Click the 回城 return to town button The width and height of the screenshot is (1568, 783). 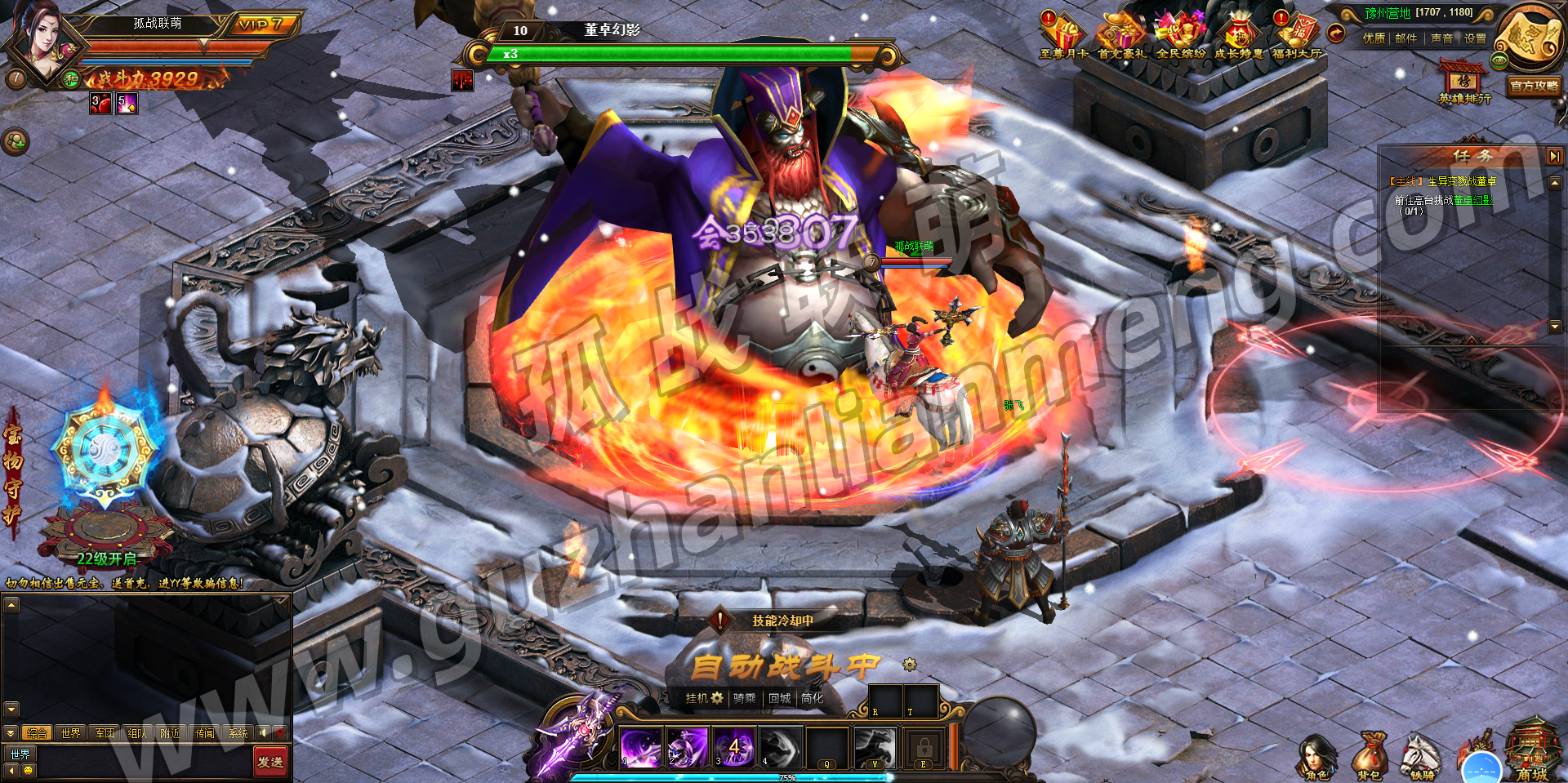click(x=780, y=698)
